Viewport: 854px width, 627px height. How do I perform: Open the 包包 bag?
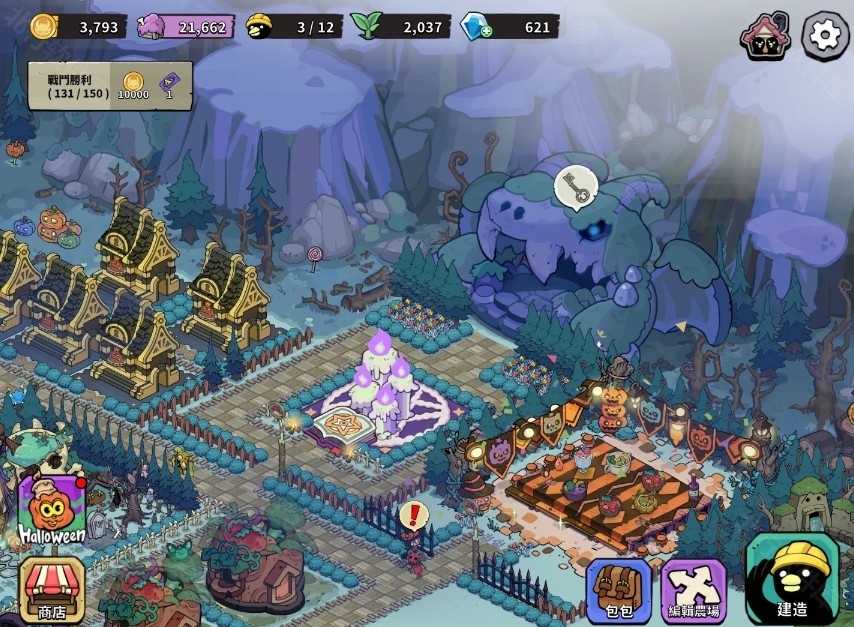pyautogui.click(x=619, y=591)
